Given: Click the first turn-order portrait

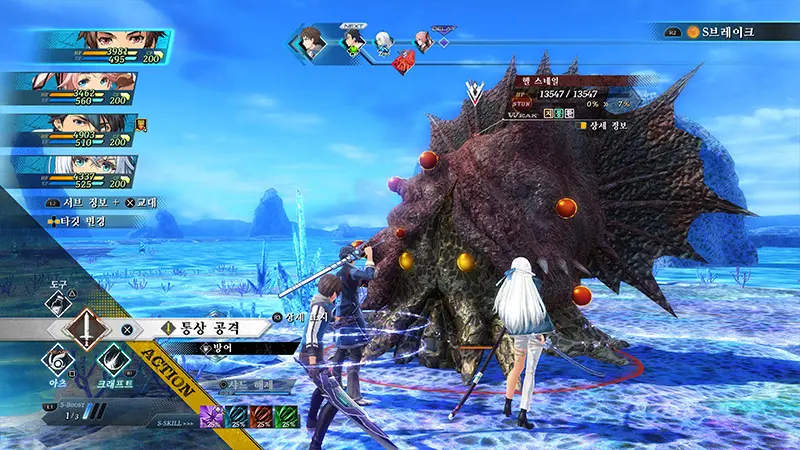Looking at the screenshot, I should pyautogui.click(x=313, y=42).
